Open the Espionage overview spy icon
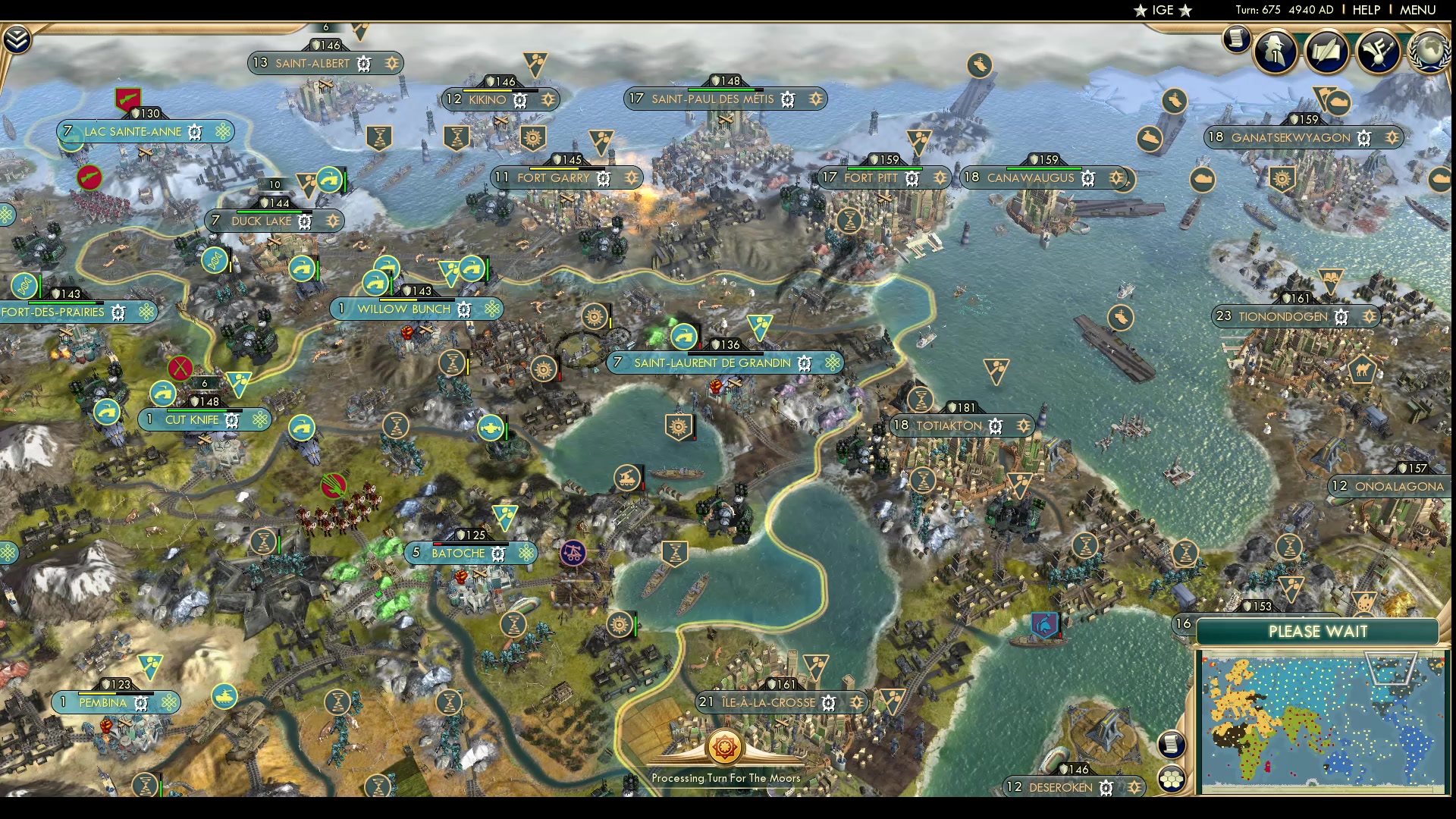 pyautogui.click(x=1274, y=51)
